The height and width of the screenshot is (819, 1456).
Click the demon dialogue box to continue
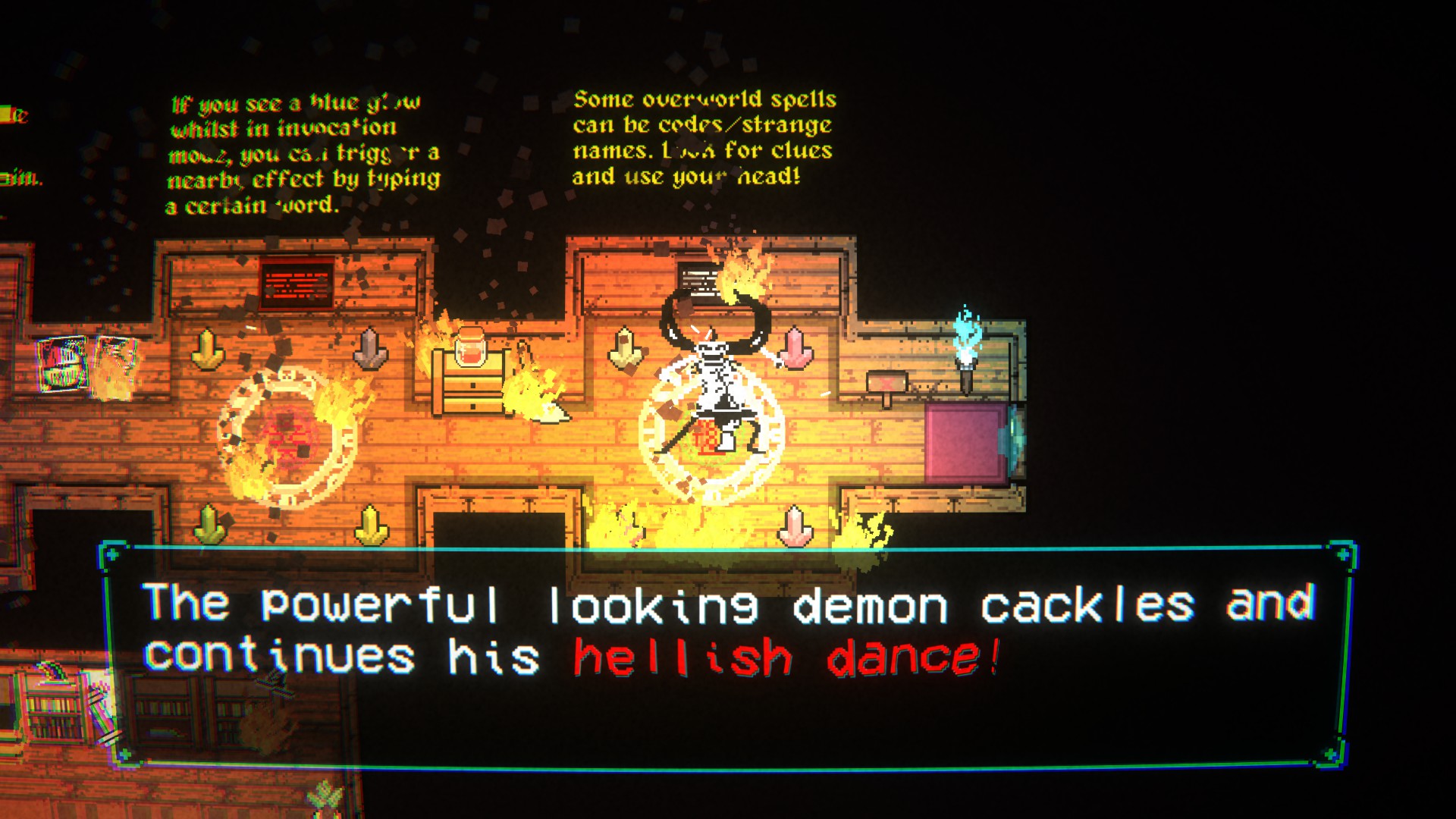(726, 656)
